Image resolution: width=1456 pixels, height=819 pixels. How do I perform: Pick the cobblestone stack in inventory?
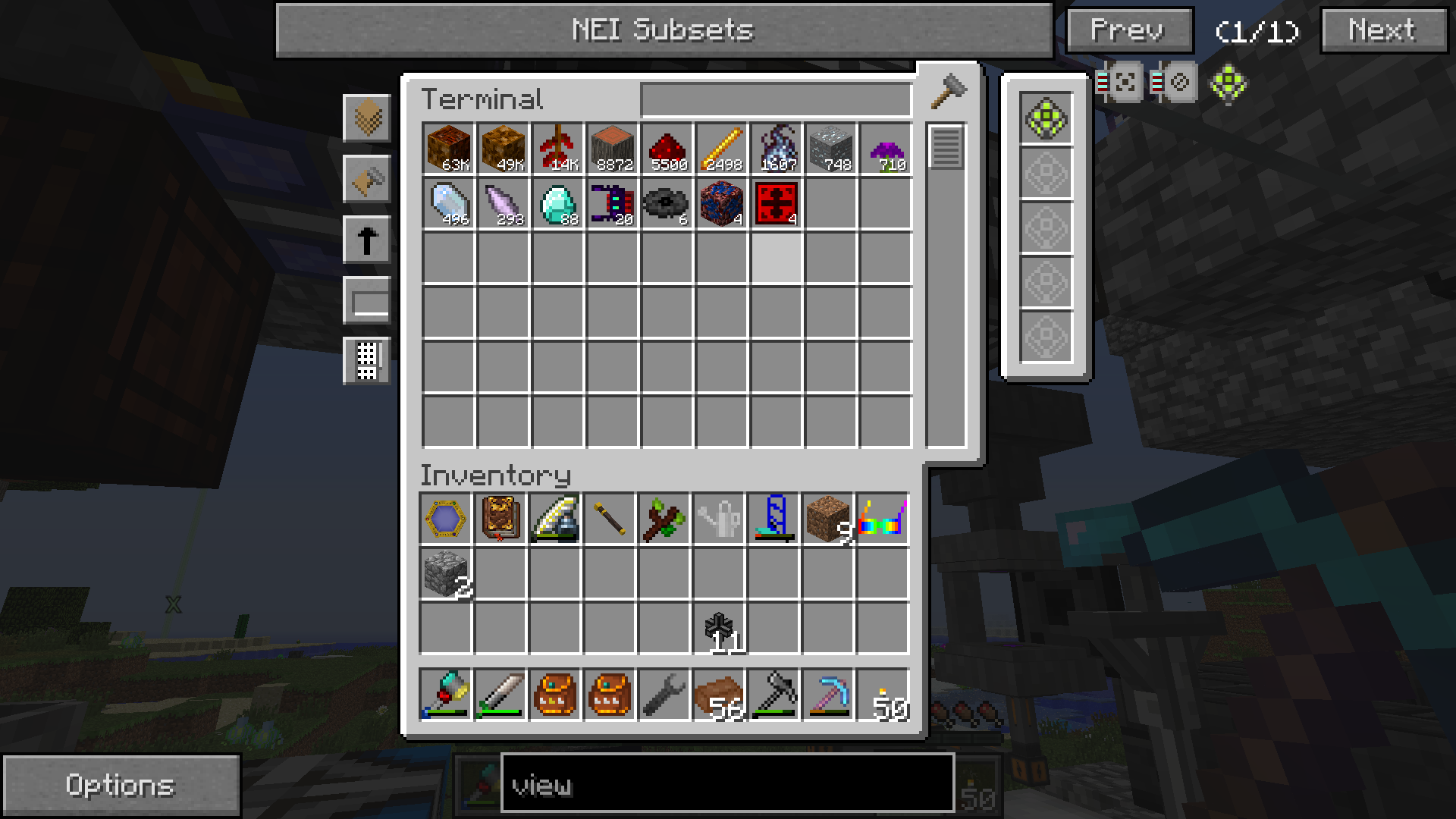click(446, 574)
